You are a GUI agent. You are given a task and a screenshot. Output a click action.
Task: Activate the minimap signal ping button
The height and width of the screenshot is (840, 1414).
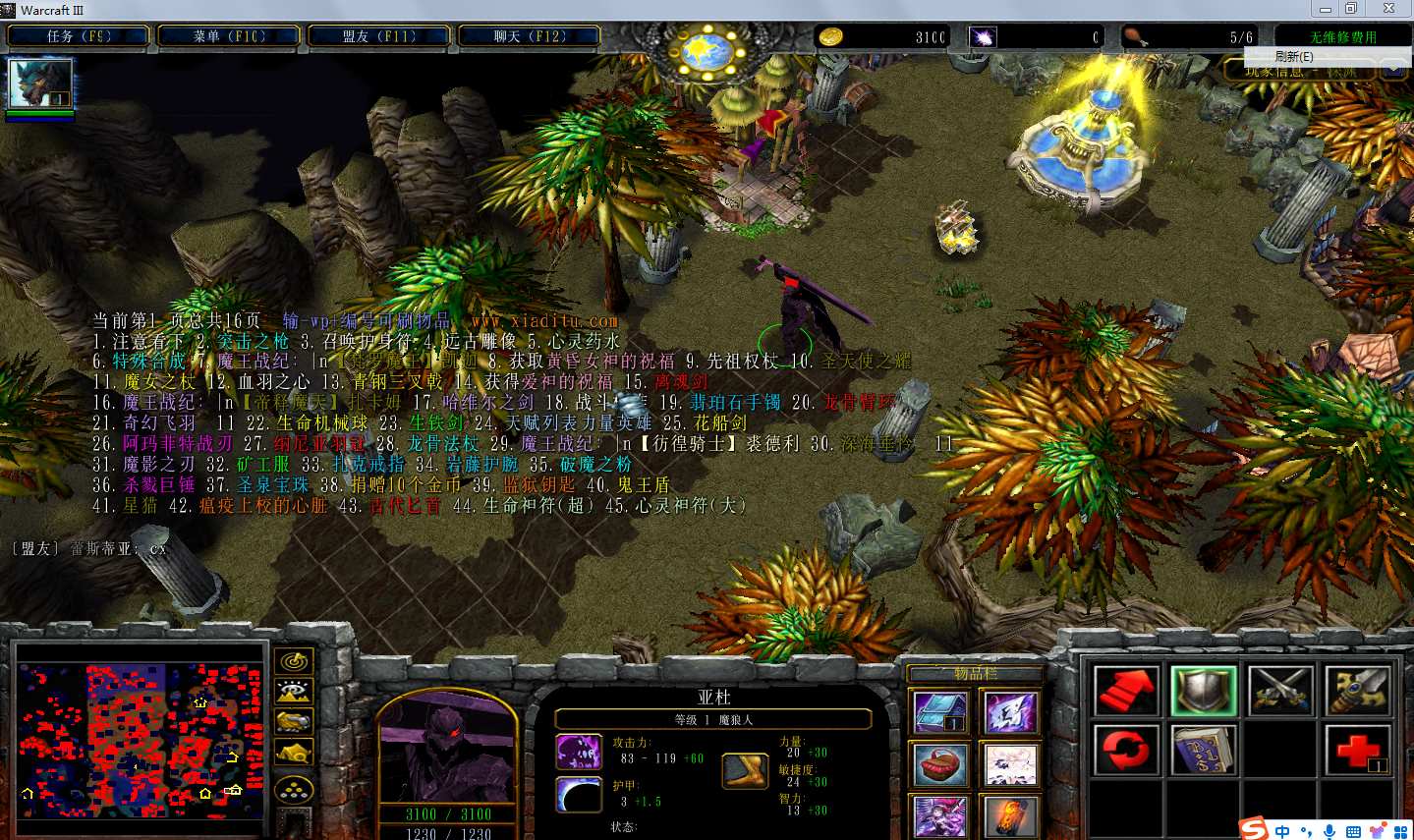[295, 661]
